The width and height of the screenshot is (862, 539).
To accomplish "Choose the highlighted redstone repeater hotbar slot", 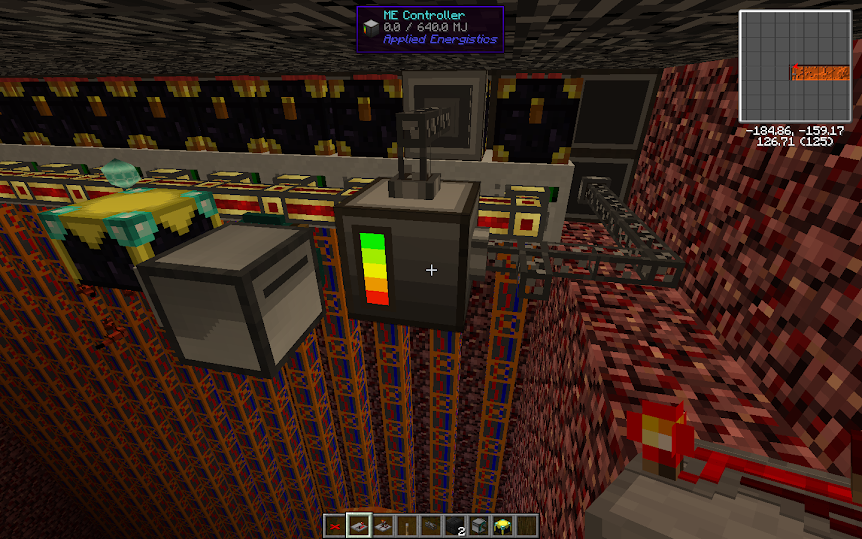I will pyautogui.click(x=360, y=525).
